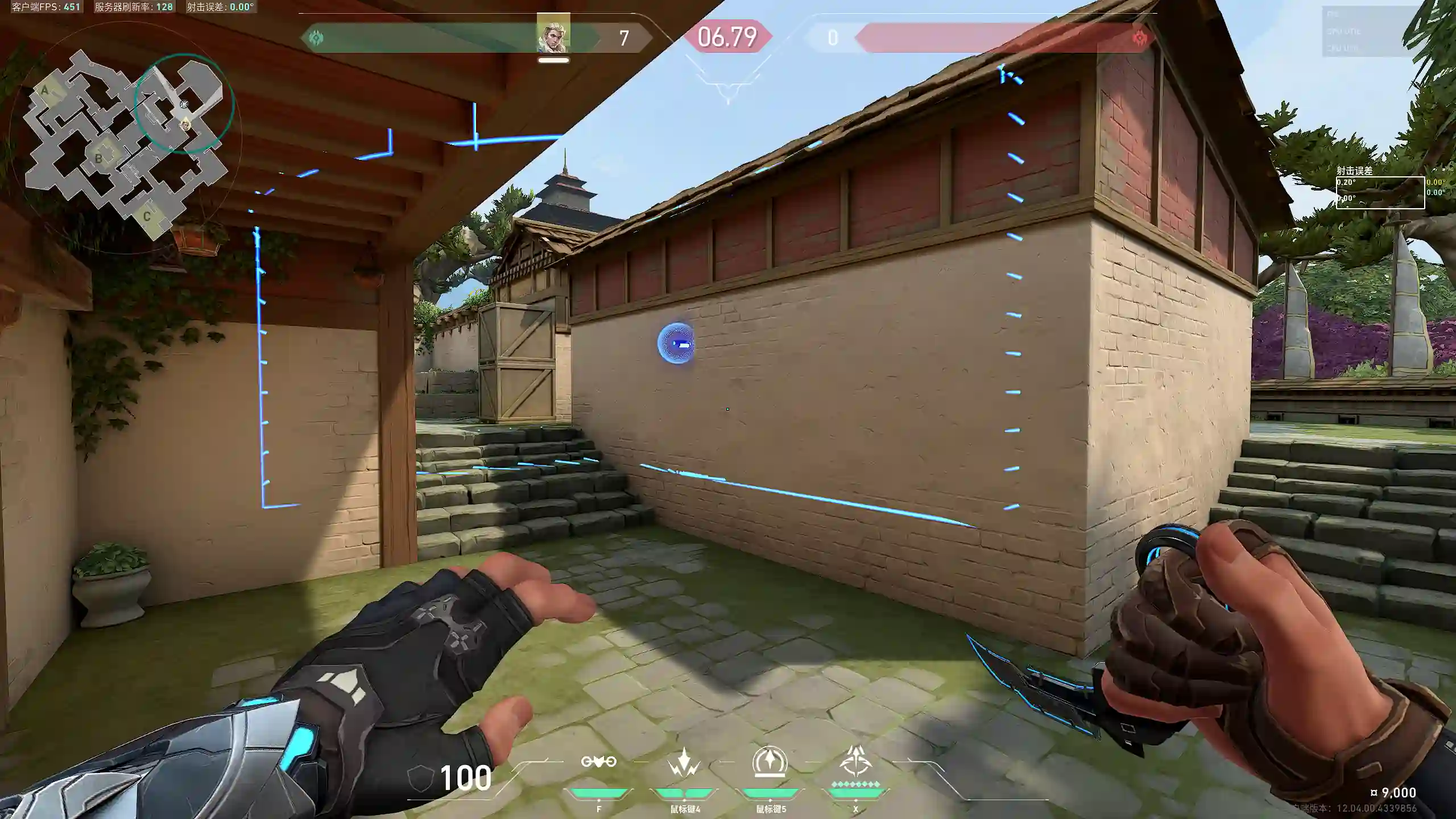Click the recon marker icon on minimap
Viewport: 1456px width, 819px height.
coord(184,105)
